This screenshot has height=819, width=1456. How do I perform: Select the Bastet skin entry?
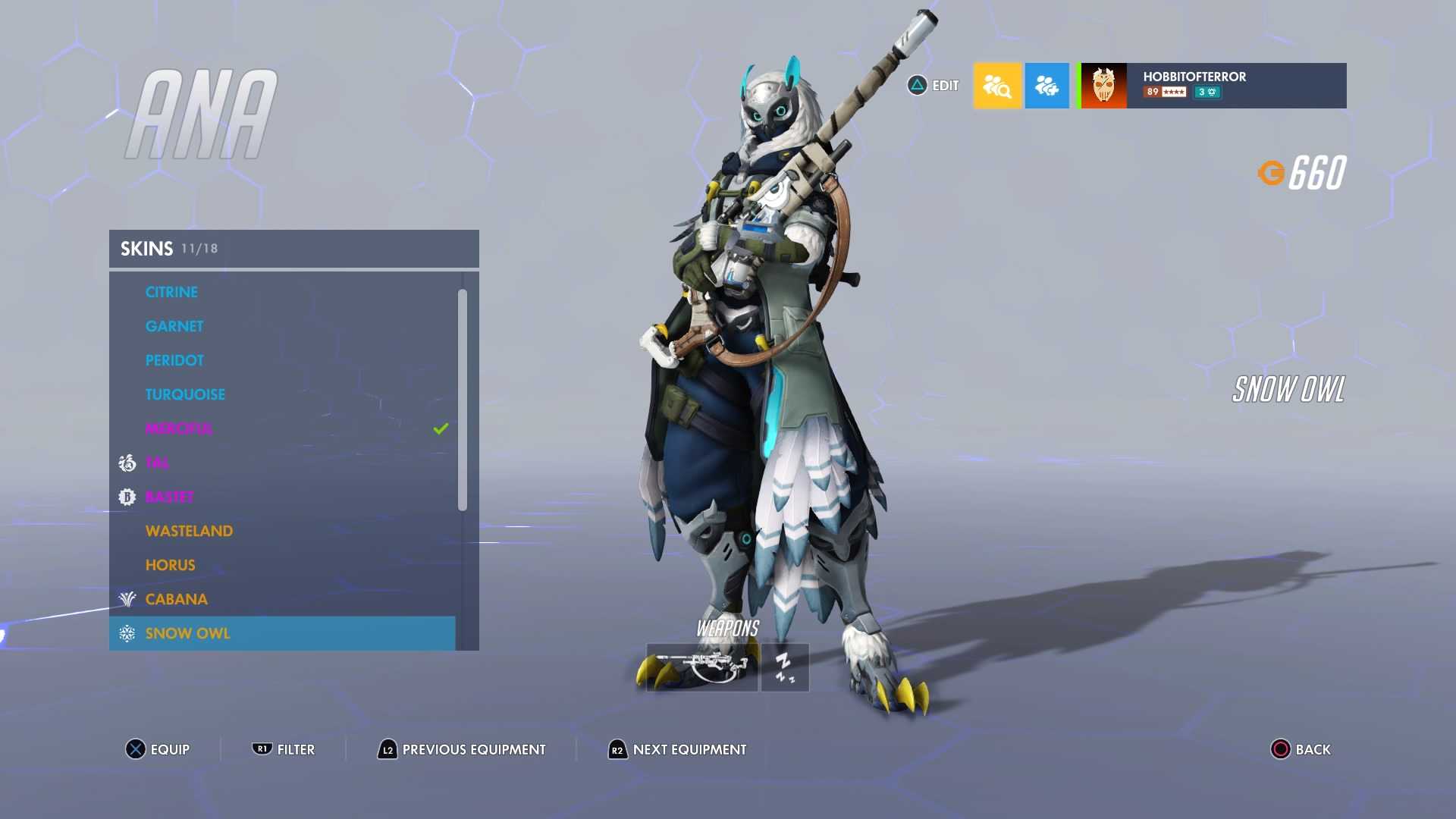pos(169,497)
